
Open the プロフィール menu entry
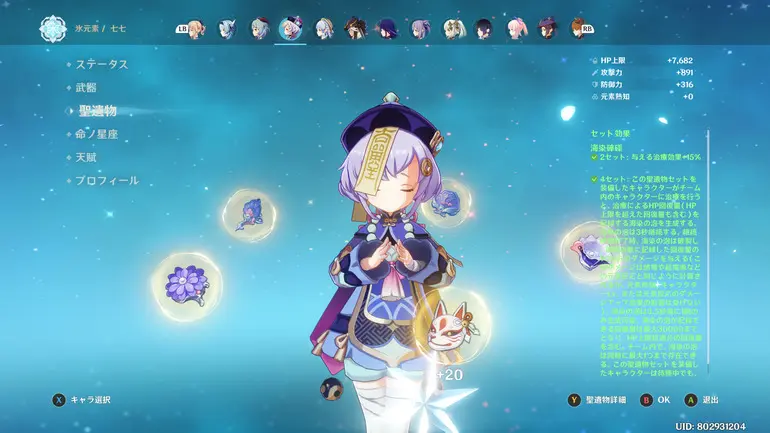point(108,181)
